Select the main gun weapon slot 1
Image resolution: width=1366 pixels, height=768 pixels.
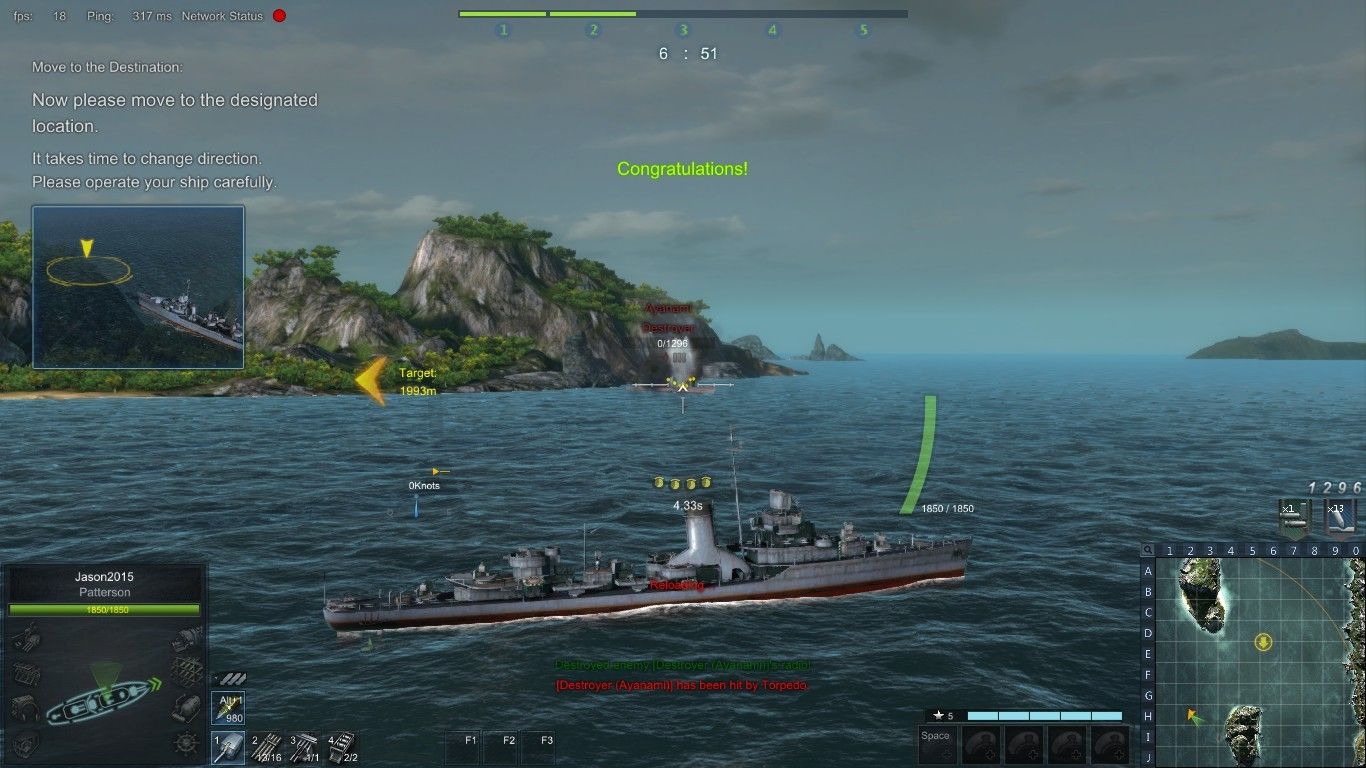point(229,746)
